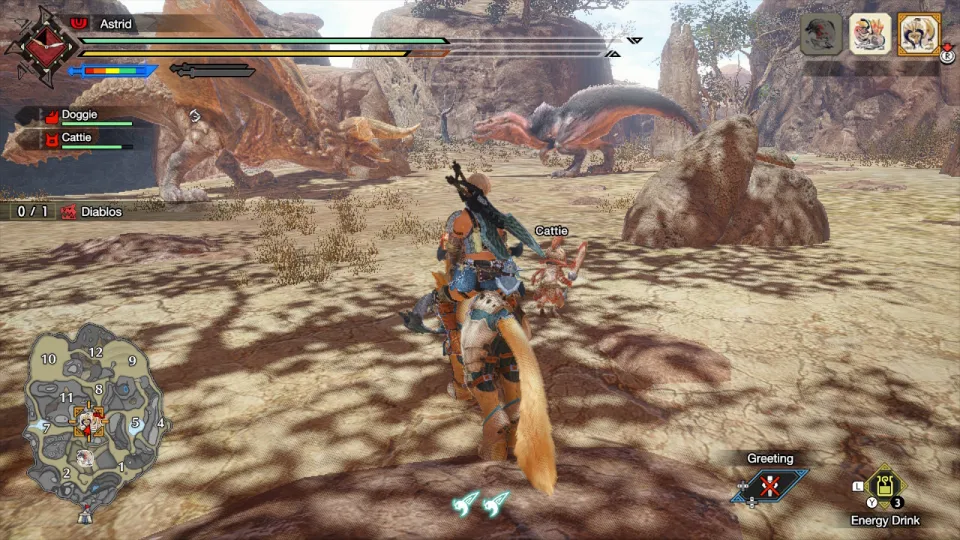
Task: Select buddy Doggie in the party list
Action: (x=80, y=116)
